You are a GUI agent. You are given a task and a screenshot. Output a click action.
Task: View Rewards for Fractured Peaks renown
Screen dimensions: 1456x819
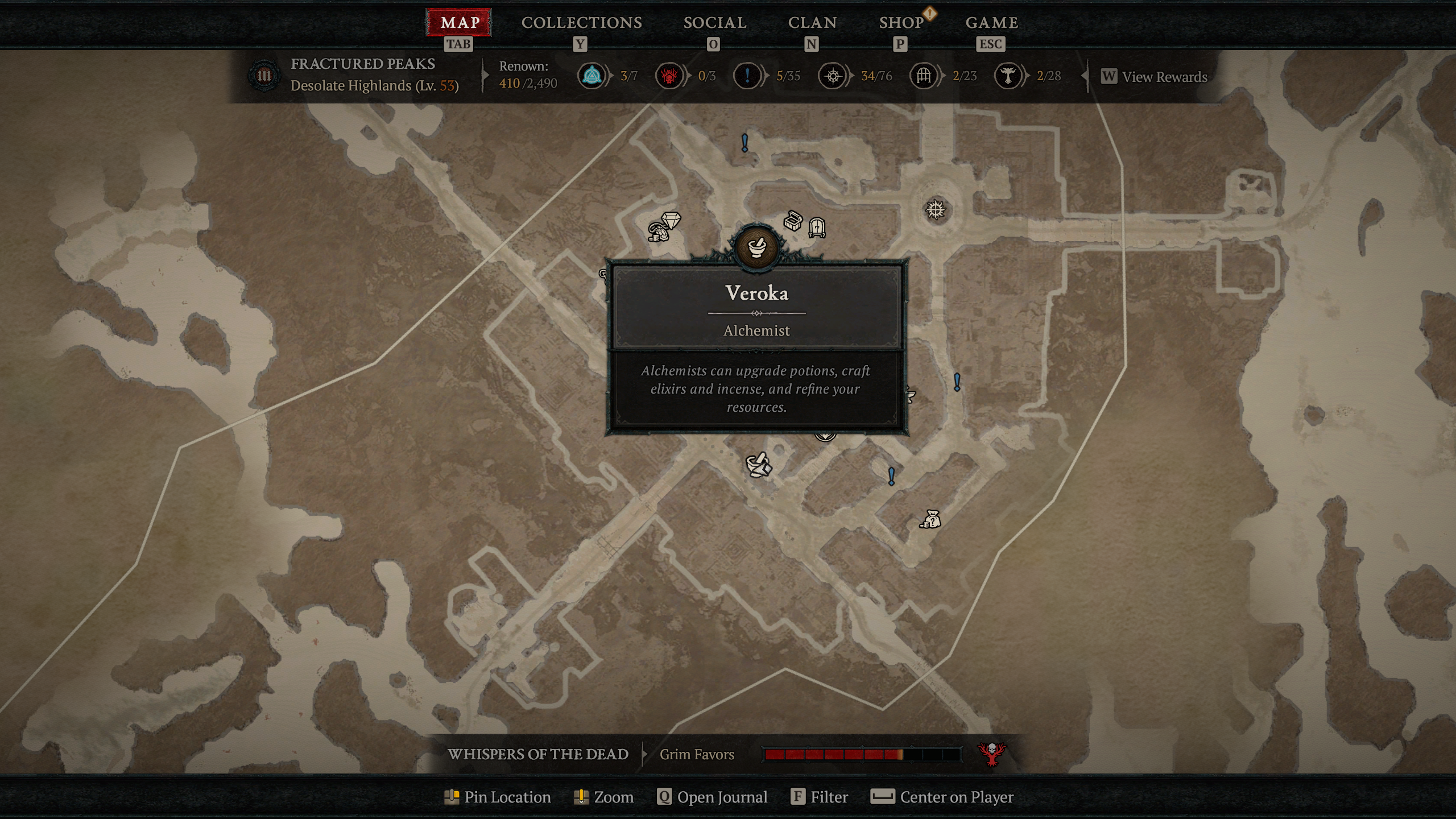coord(1154,77)
